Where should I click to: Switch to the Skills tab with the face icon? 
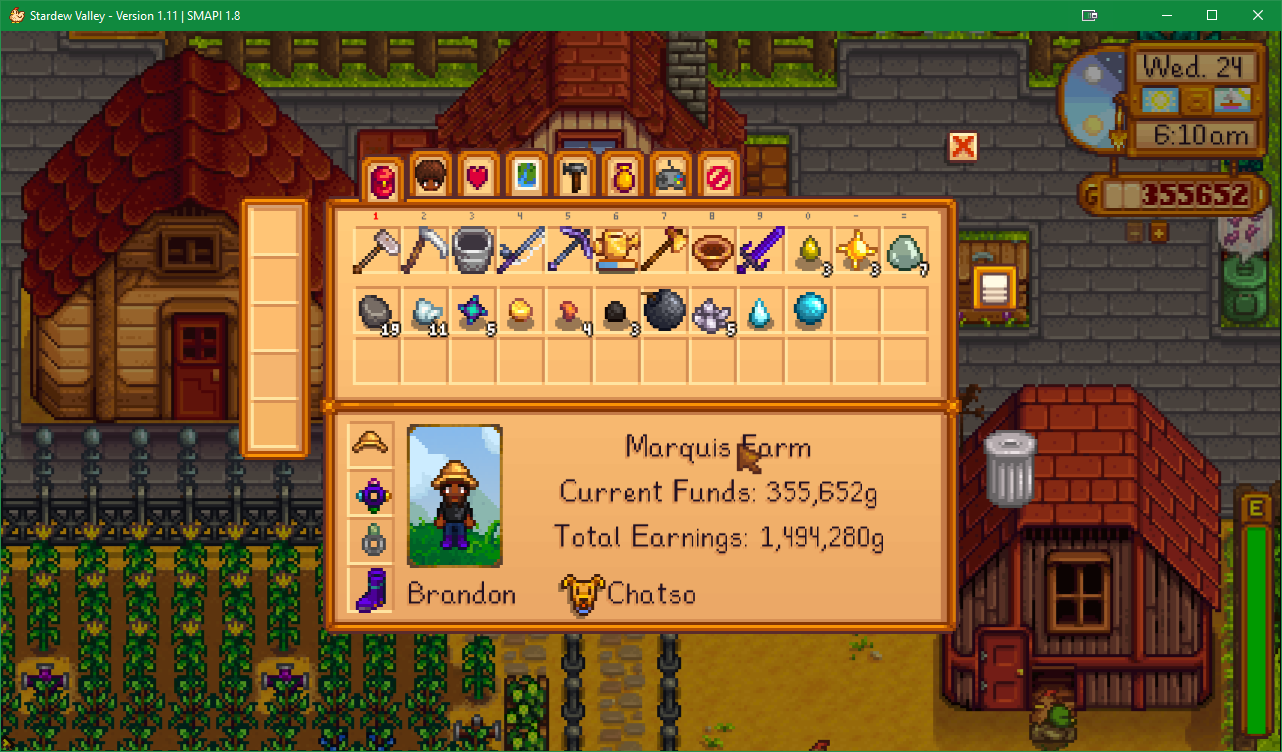(430, 178)
